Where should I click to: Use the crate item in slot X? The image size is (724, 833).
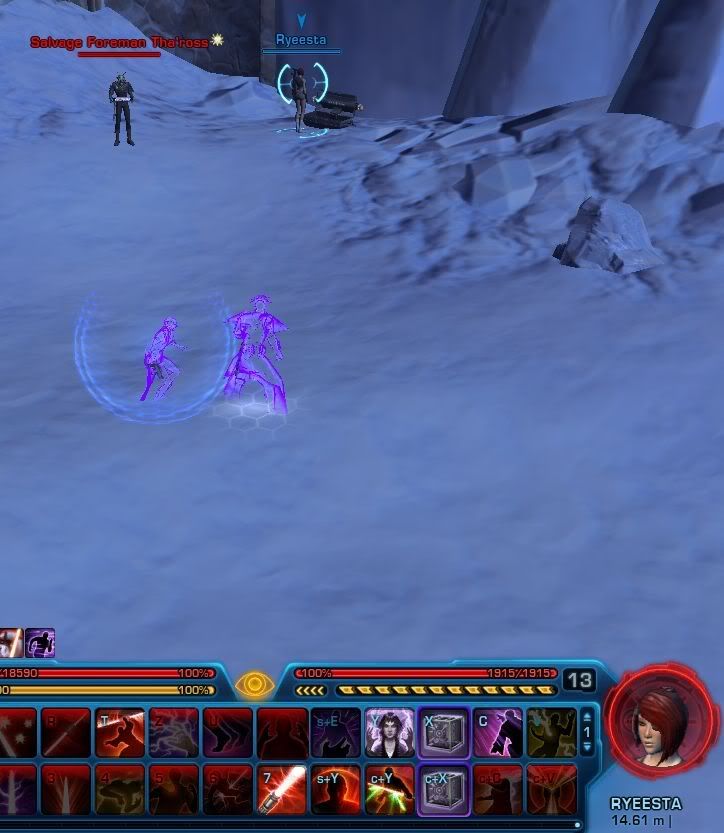(x=444, y=733)
